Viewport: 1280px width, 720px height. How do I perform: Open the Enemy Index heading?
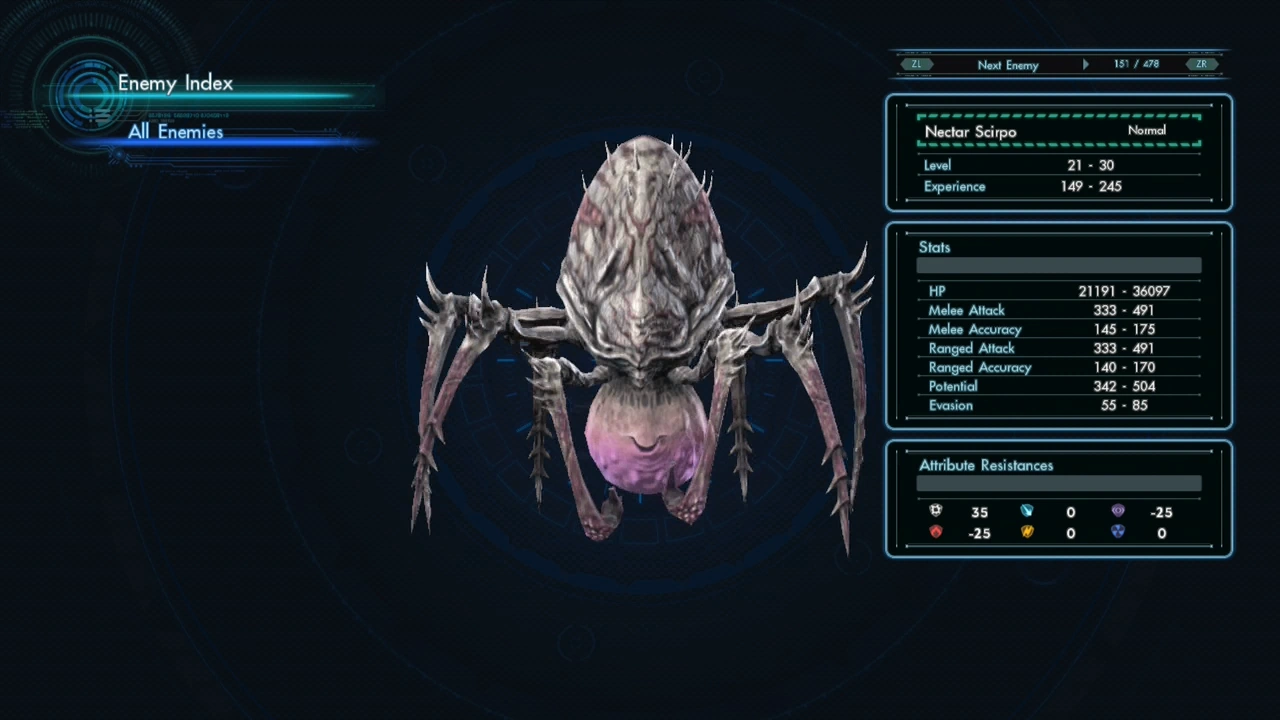point(175,83)
